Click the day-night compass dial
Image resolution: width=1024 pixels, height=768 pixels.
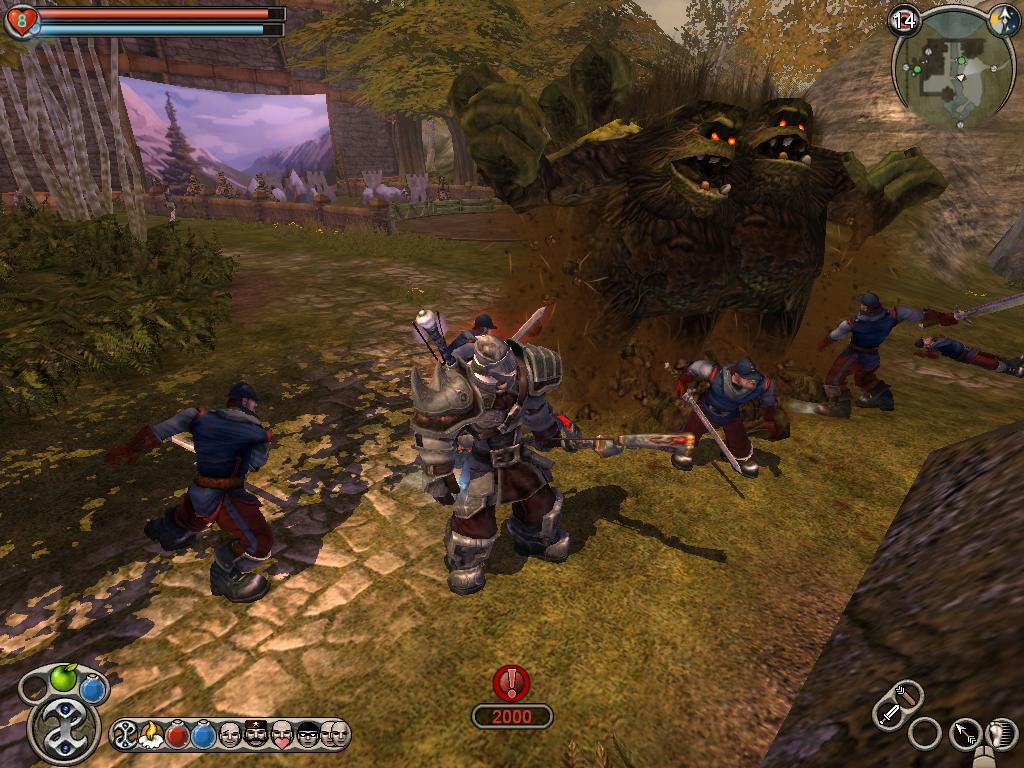pyautogui.click(x=1003, y=21)
